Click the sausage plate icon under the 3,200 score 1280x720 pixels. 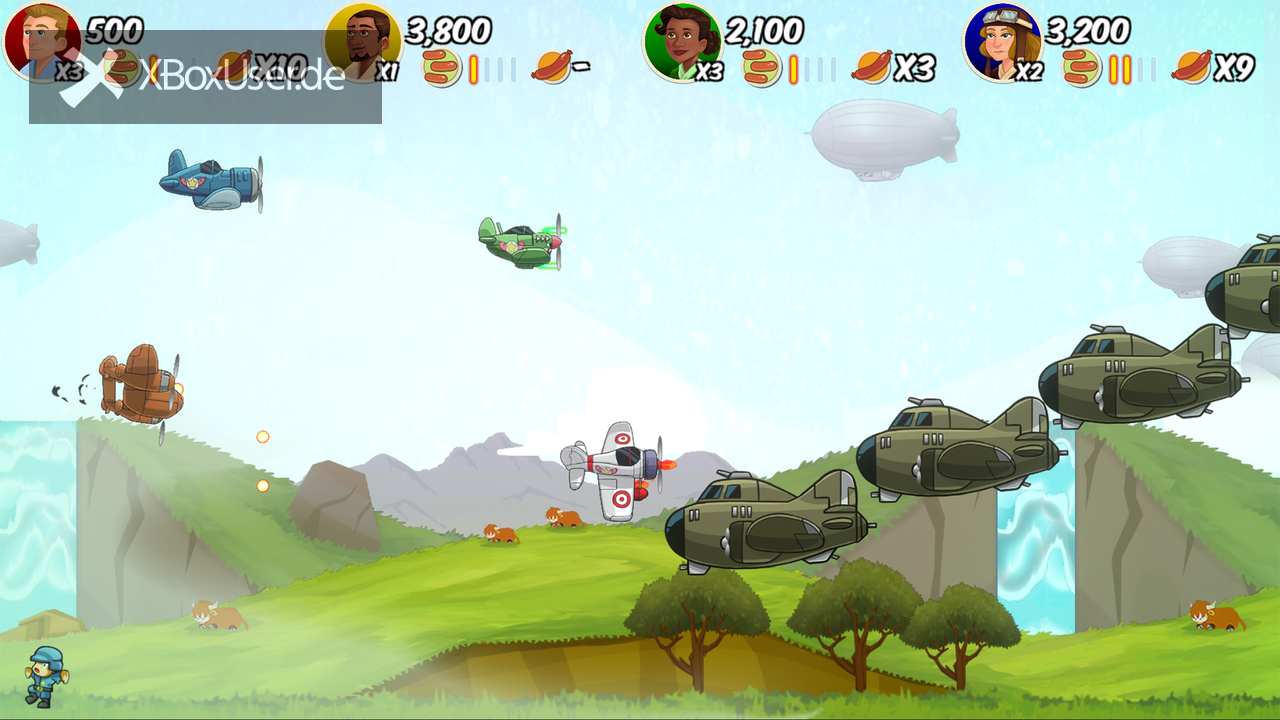pos(1082,68)
